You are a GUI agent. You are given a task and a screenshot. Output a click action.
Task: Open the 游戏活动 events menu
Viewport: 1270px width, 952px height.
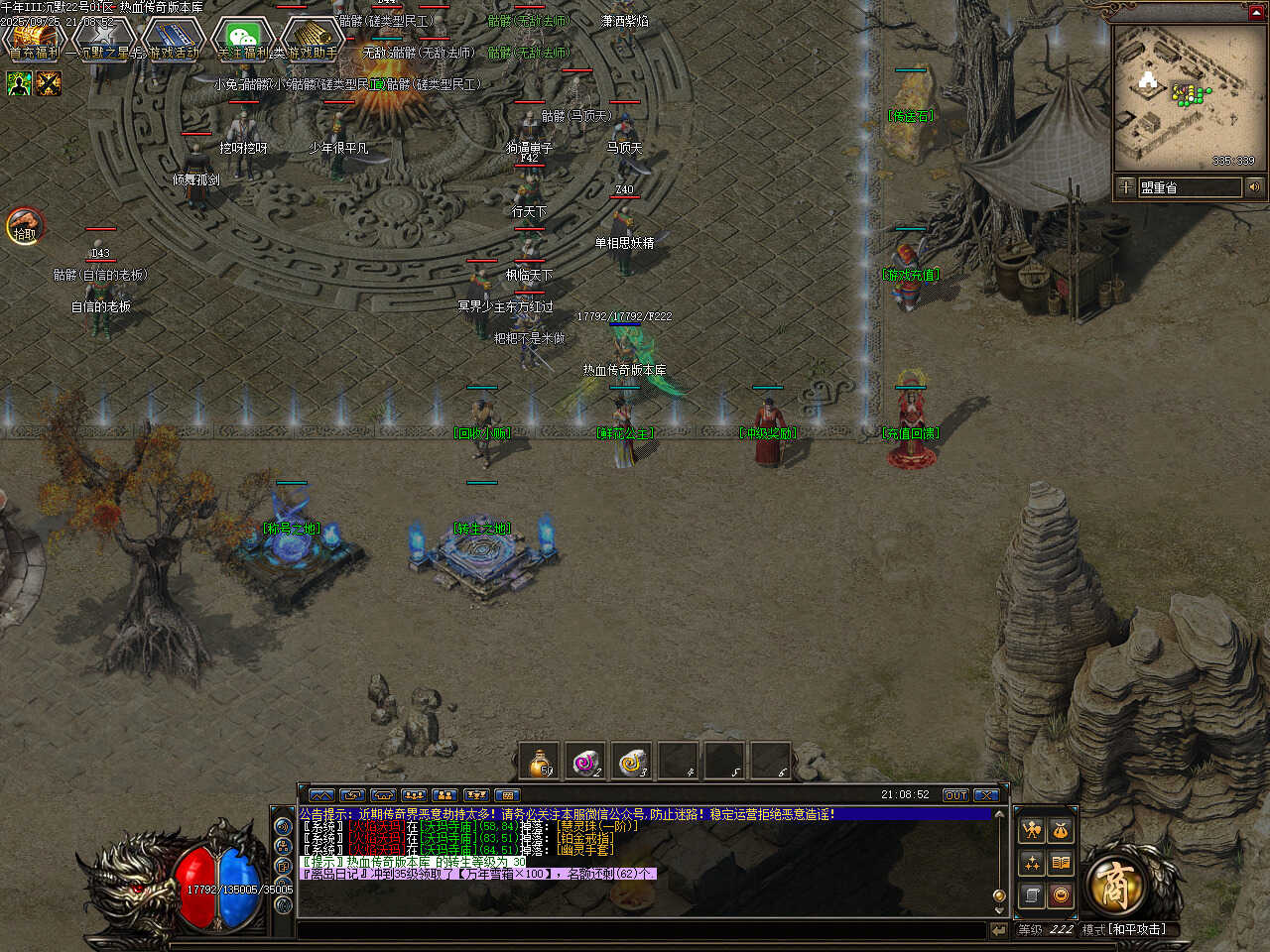(174, 40)
